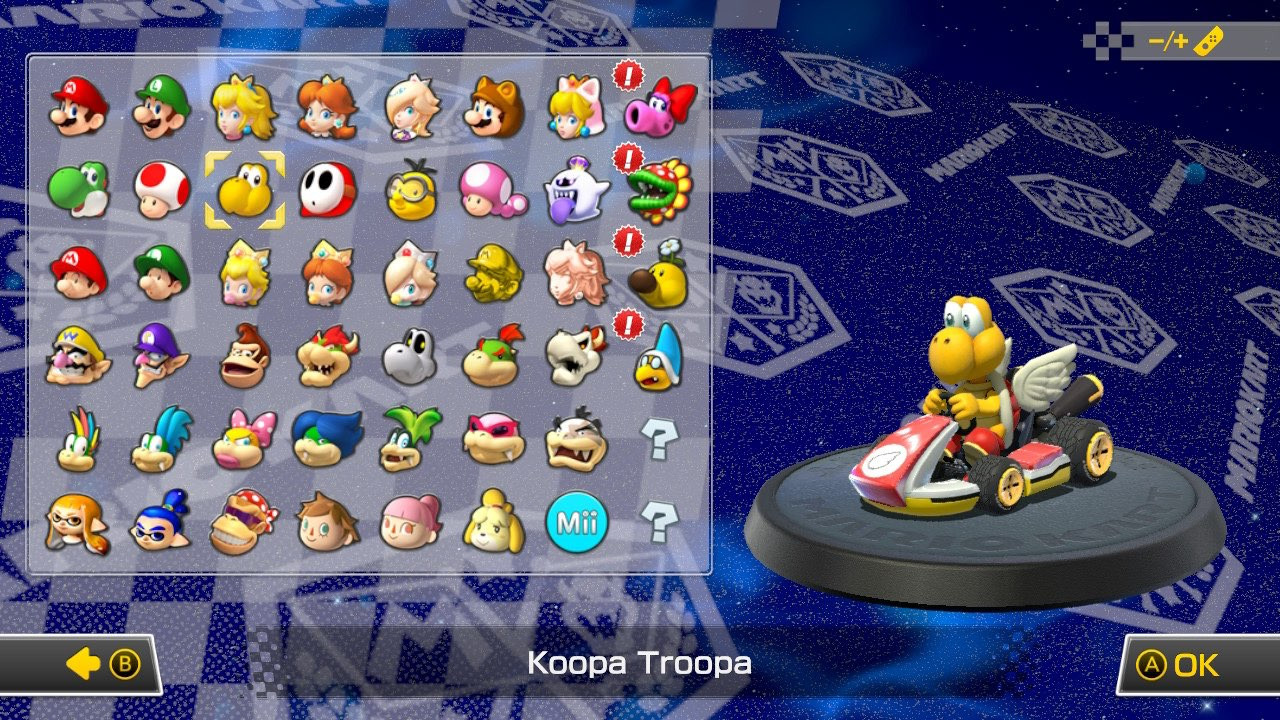Pick King Boo from the roster
The width and height of the screenshot is (1280, 720).
(x=577, y=191)
